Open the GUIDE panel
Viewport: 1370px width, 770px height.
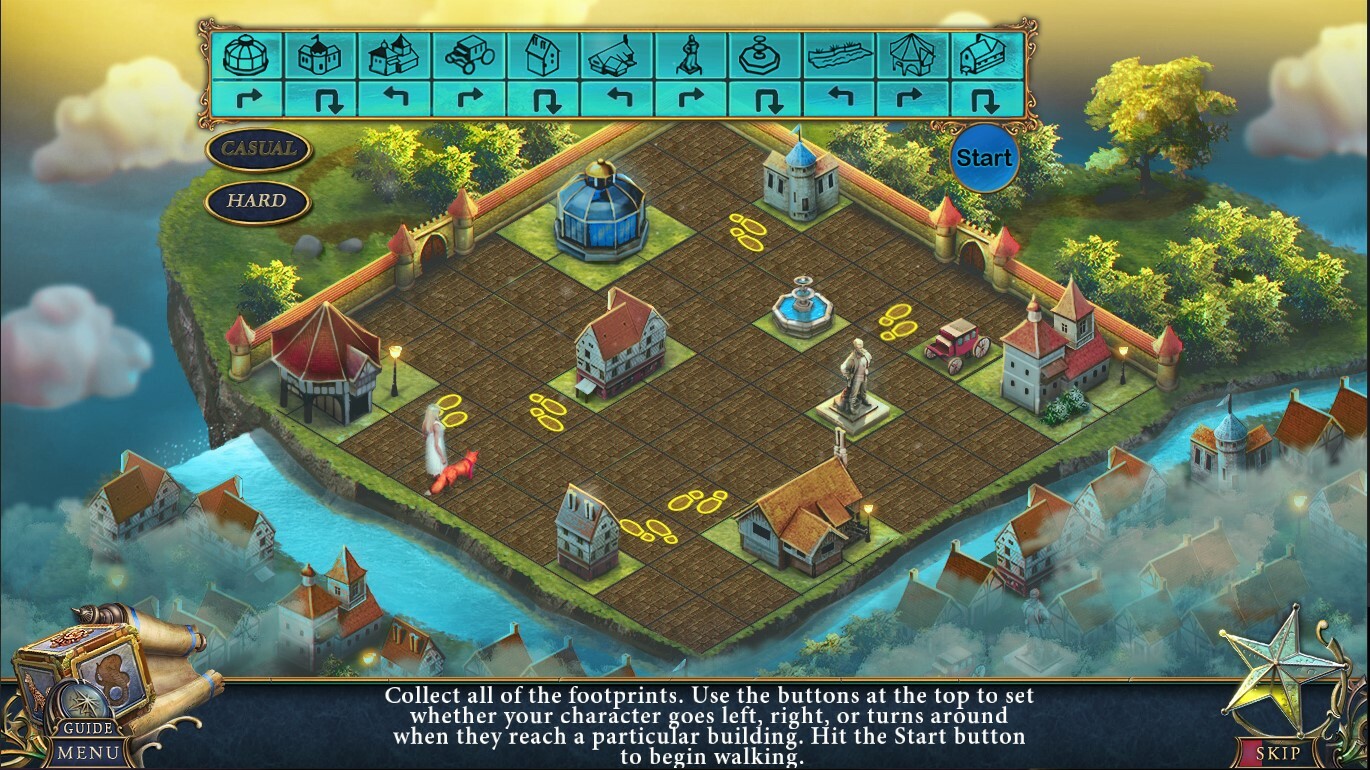[88, 727]
